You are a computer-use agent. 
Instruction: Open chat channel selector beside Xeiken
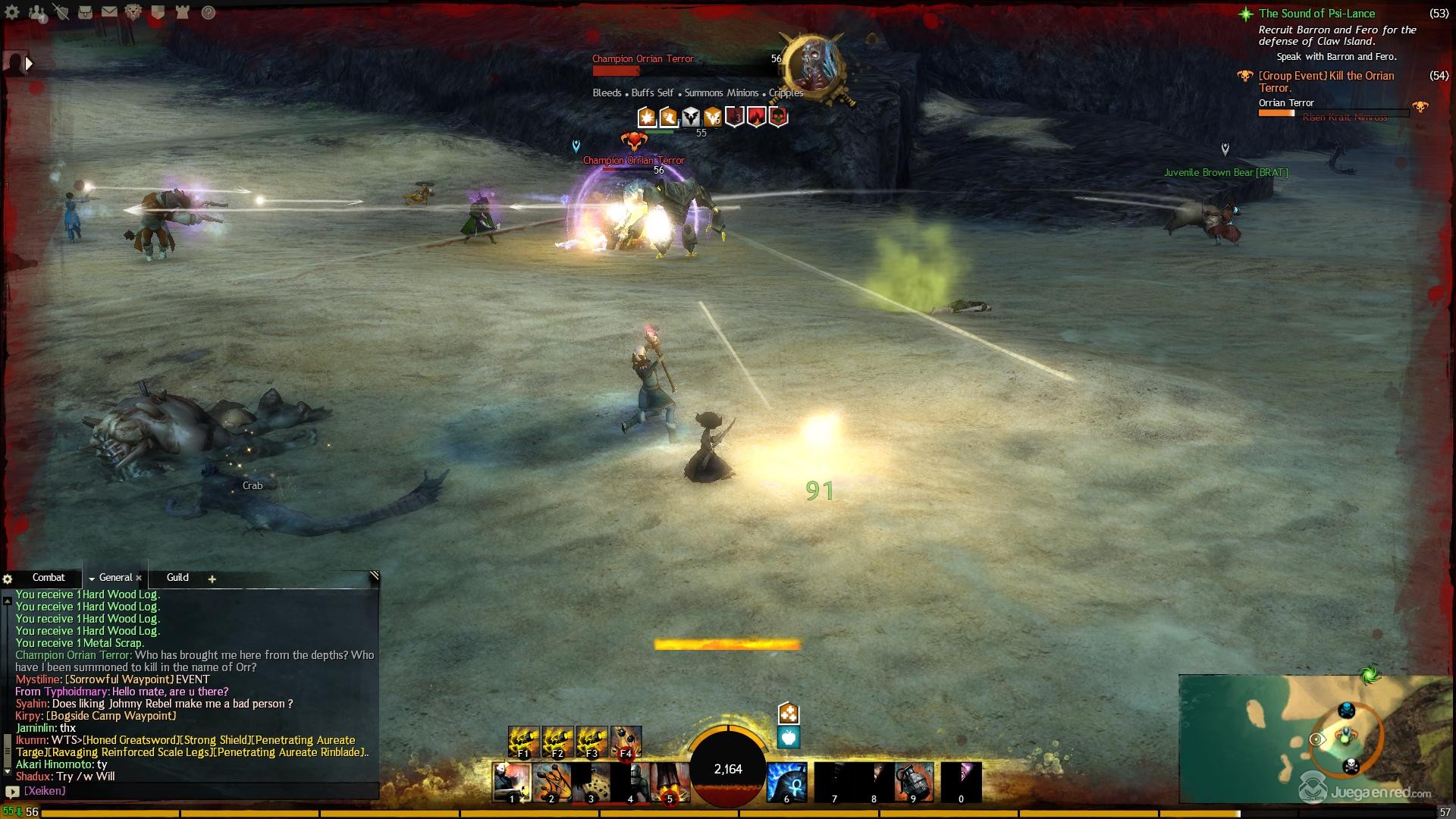[x=11, y=792]
